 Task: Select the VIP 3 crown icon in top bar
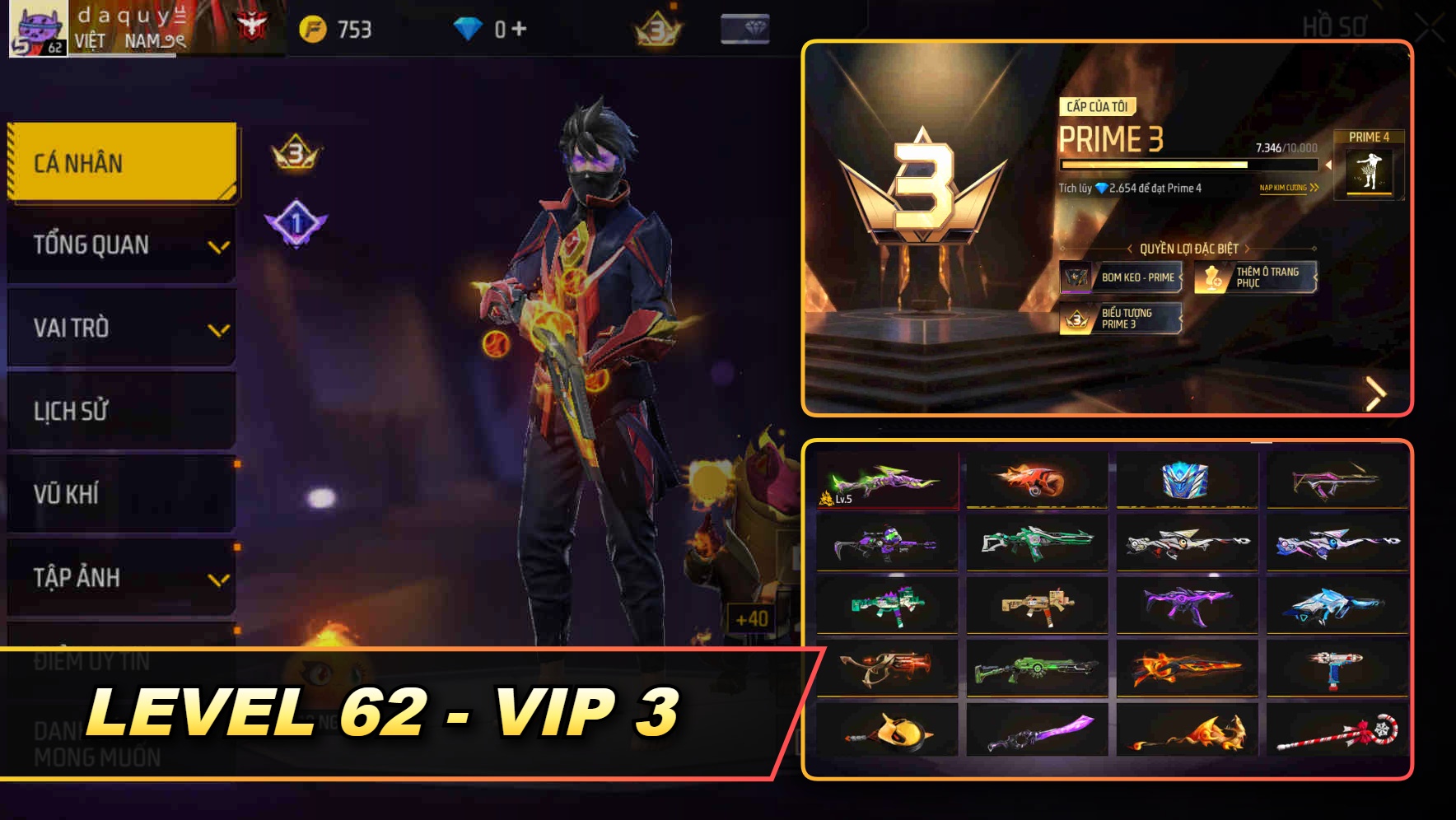point(655,27)
